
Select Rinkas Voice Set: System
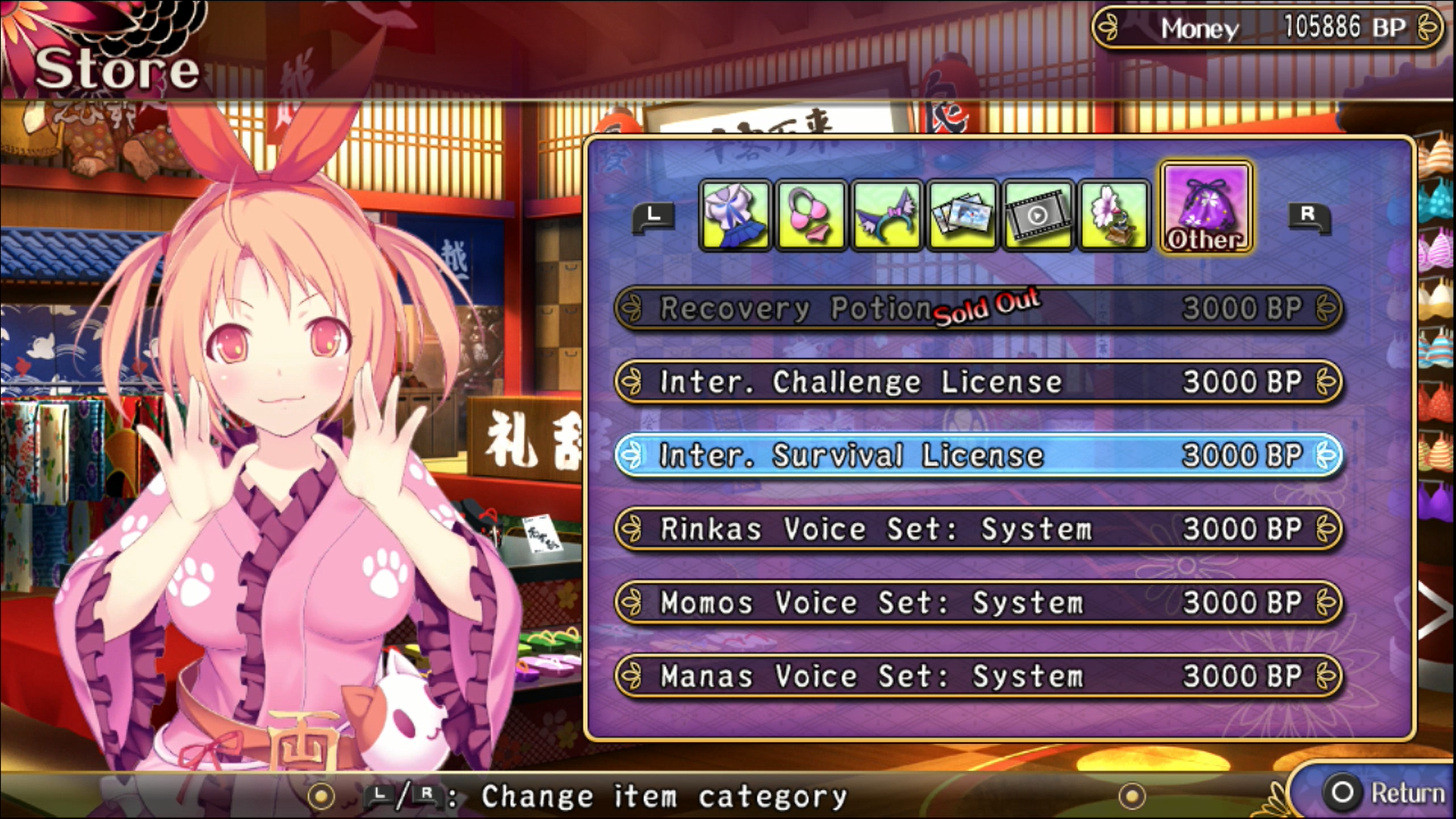click(978, 529)
